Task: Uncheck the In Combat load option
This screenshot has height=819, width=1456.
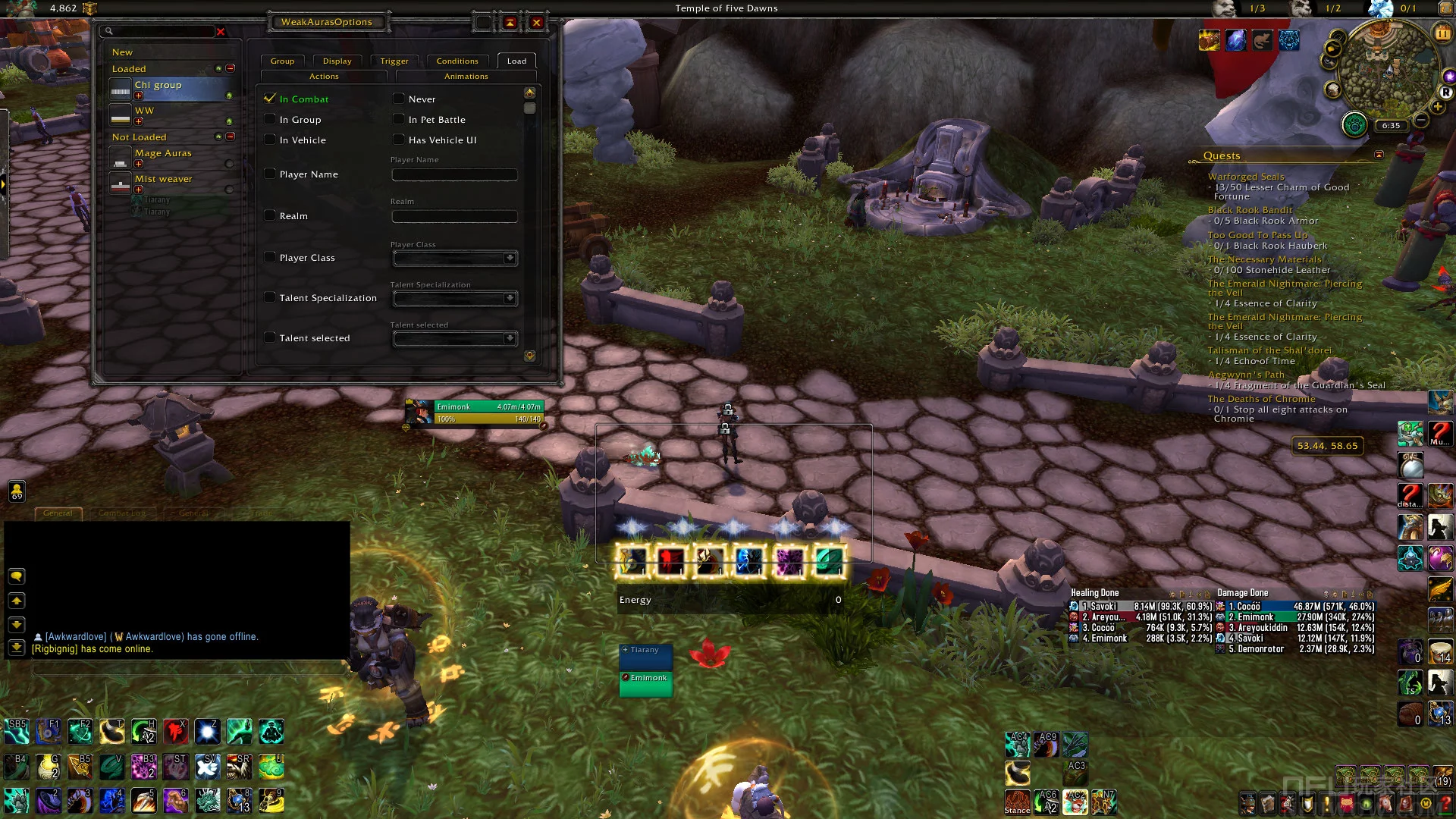Action: coord(270,99)
